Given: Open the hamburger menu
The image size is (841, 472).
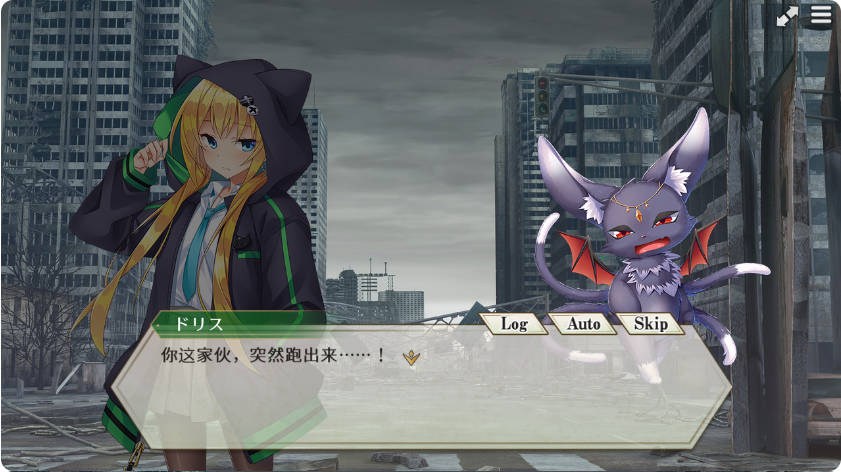Looking at the screenshot, I should coord(821,16).
